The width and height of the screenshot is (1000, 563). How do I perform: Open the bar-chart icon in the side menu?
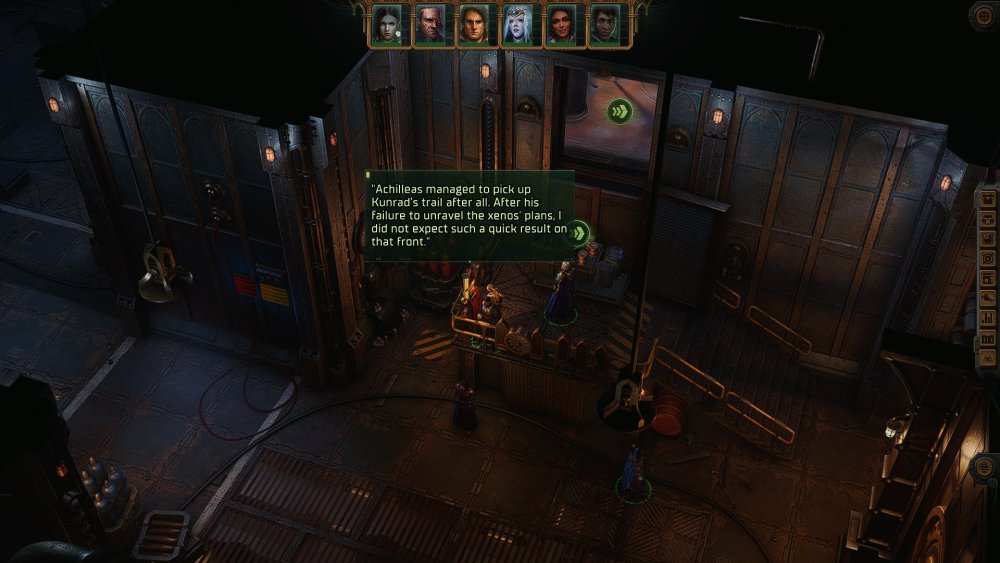point(988,317)
